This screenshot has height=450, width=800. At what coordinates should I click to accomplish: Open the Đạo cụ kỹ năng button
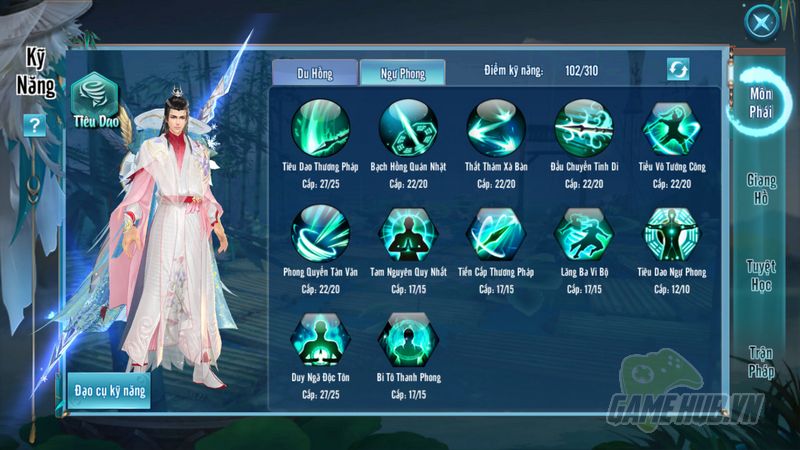(x=110, y=389)
